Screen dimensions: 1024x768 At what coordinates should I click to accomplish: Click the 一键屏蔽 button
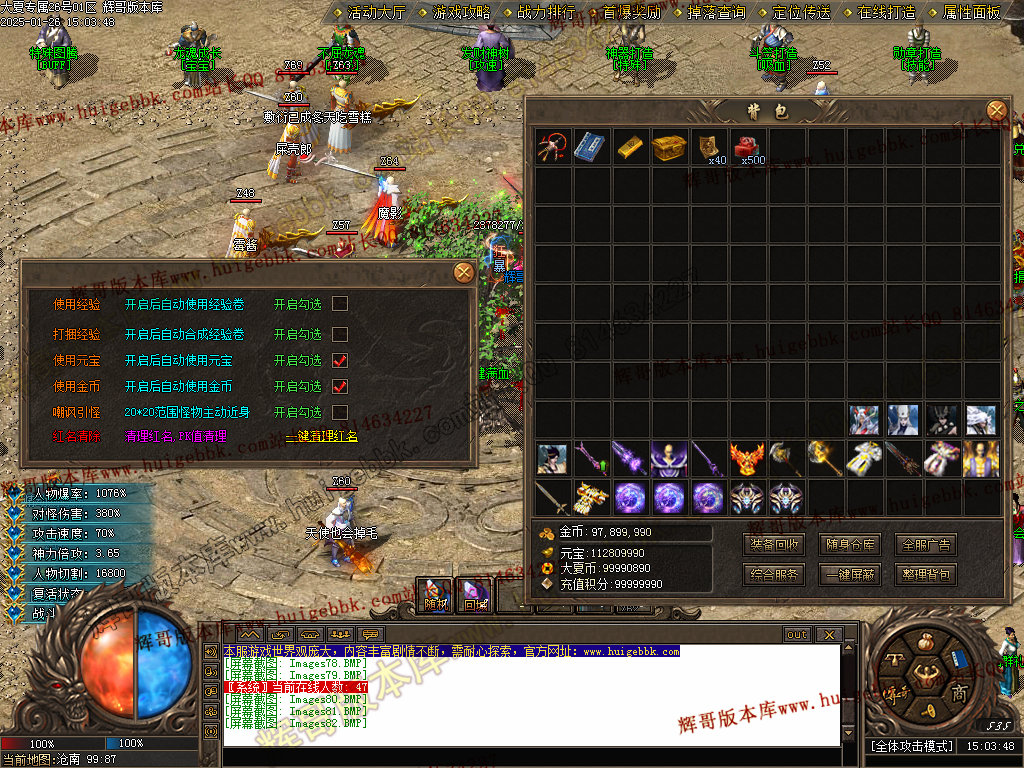(x=850, y=575)
